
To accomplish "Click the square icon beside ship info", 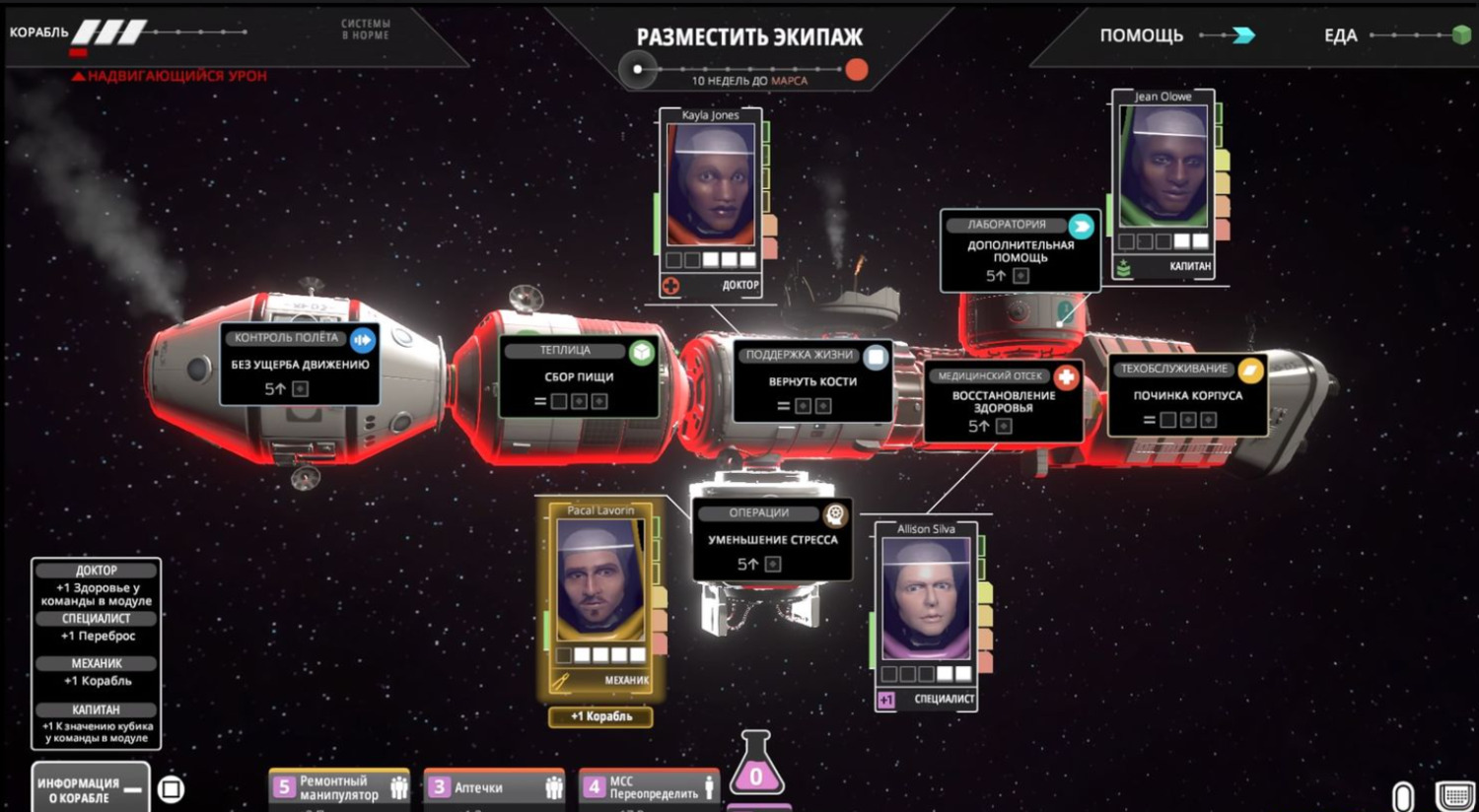I will [x=172, y=789].
